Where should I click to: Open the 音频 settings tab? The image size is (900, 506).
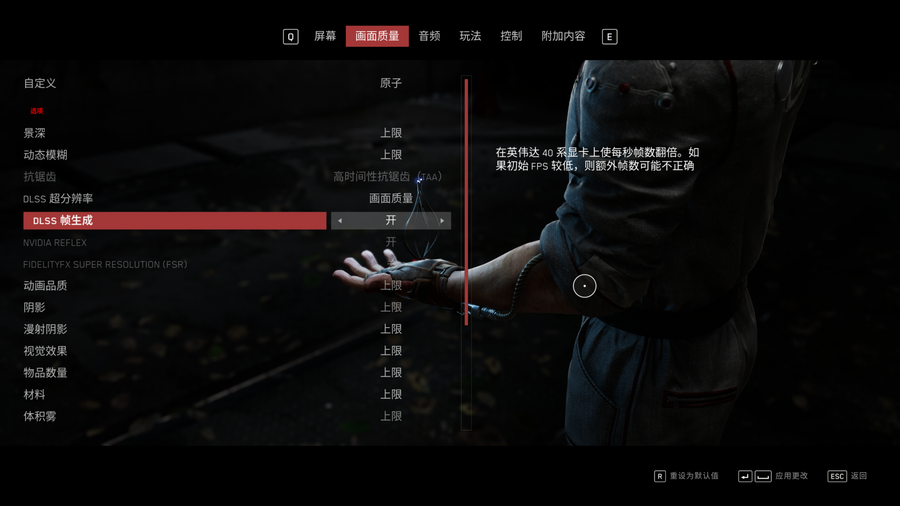pos(429,36)
